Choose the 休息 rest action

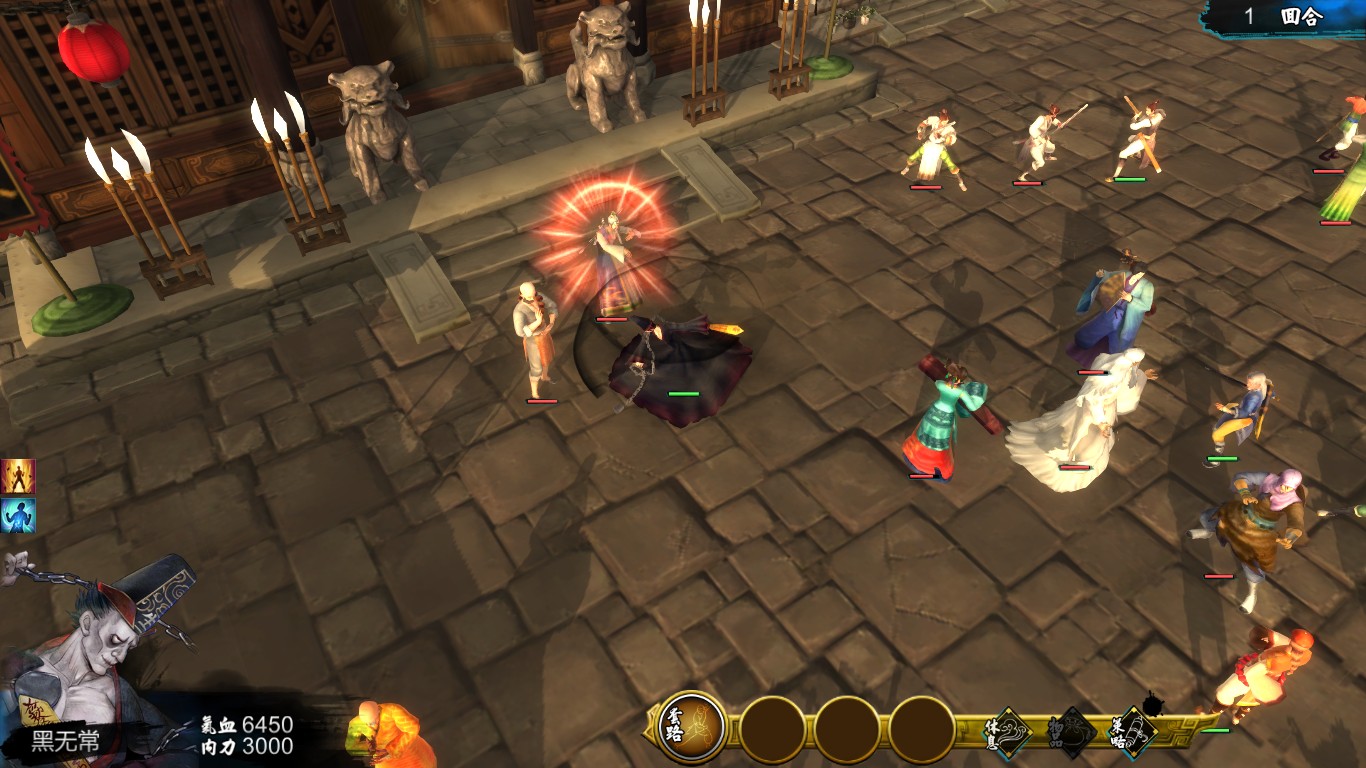(1009, 730)
